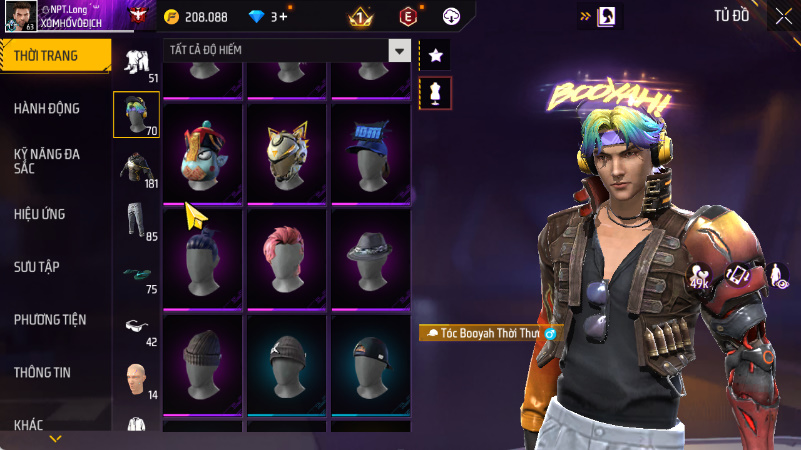This screenshot has width=801, height=450.
Task: Show the Thông Tin tab
Action: point(42,372)
